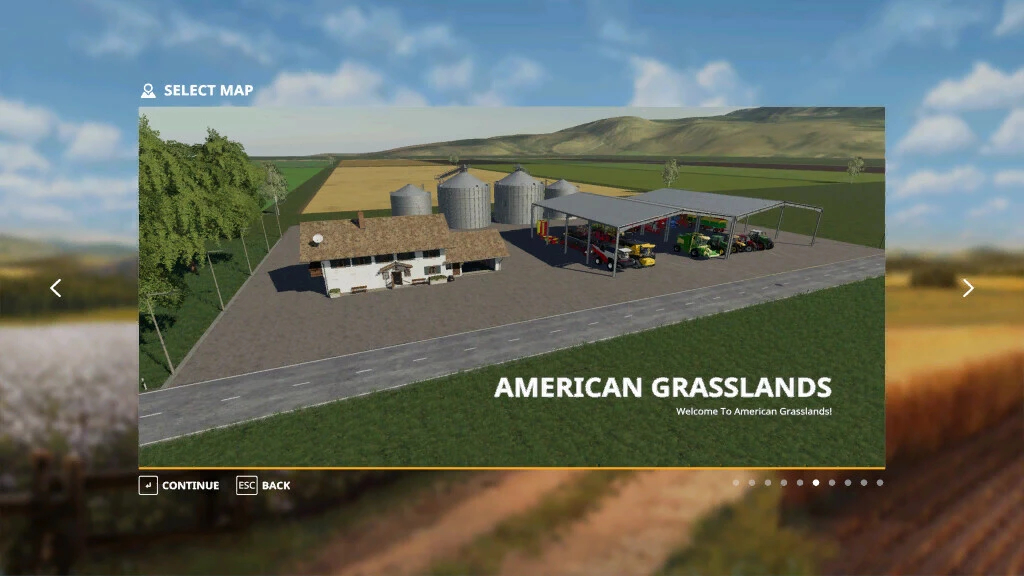Select the American Grasslands map preview
The image size is (1024, 576).
tap(511, 287)
